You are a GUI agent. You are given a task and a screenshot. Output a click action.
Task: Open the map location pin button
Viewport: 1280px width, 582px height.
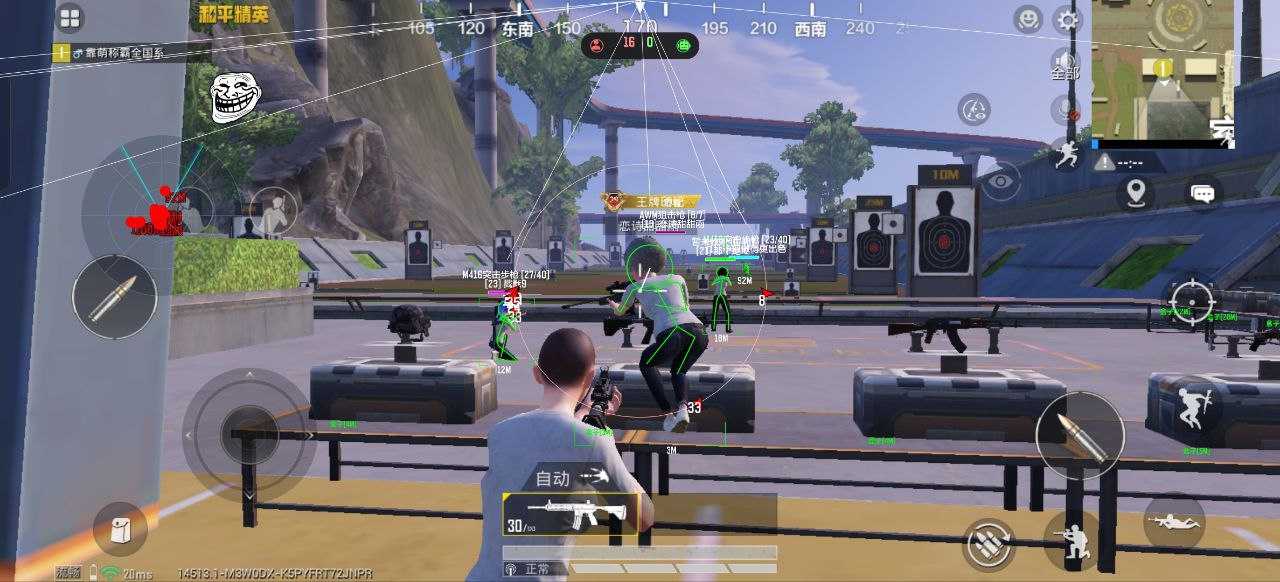pos(1135,191)
